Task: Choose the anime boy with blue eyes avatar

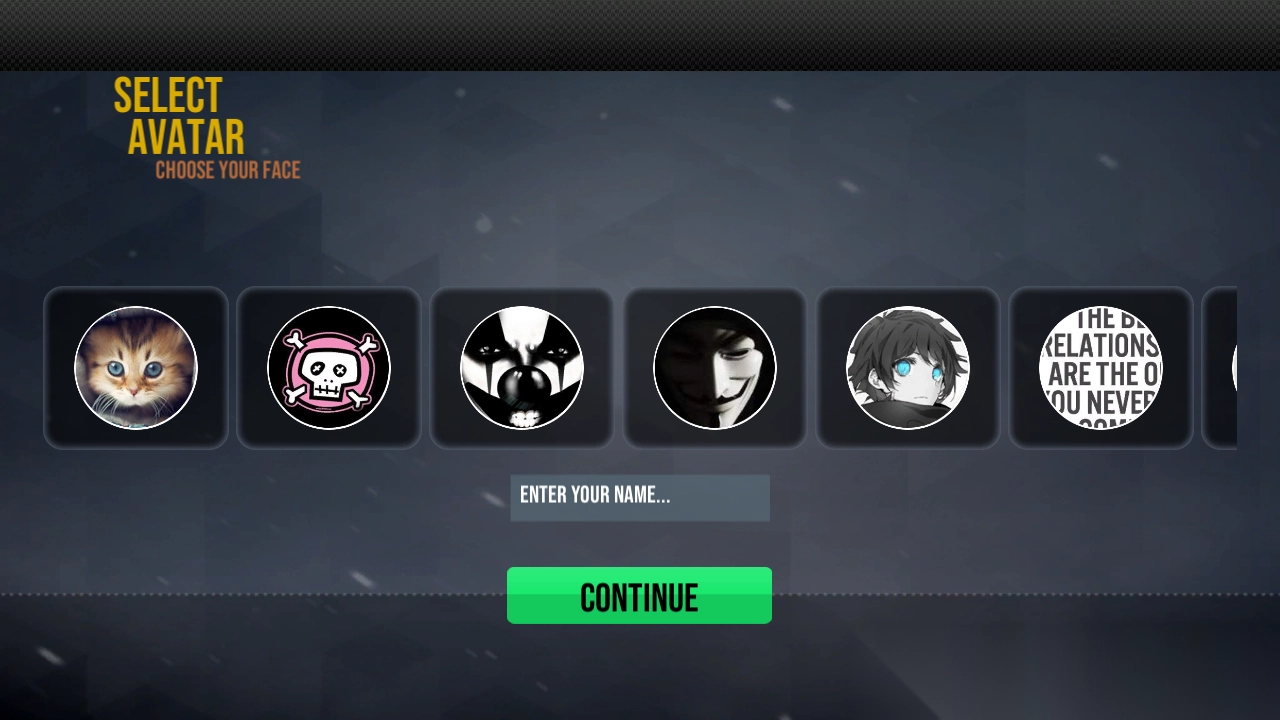Action: [x=908, y=368]
